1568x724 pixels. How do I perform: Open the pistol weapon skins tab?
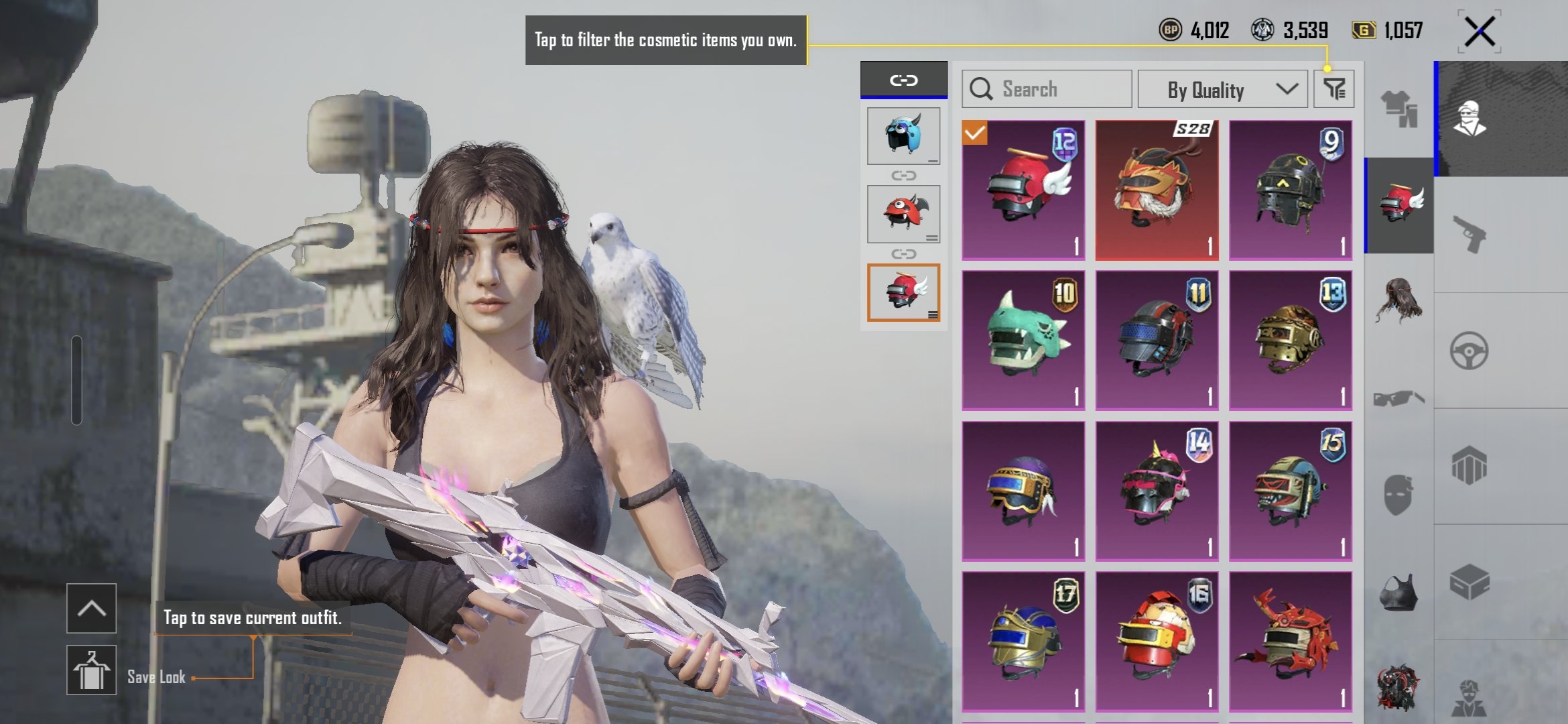pos(1469,234)
